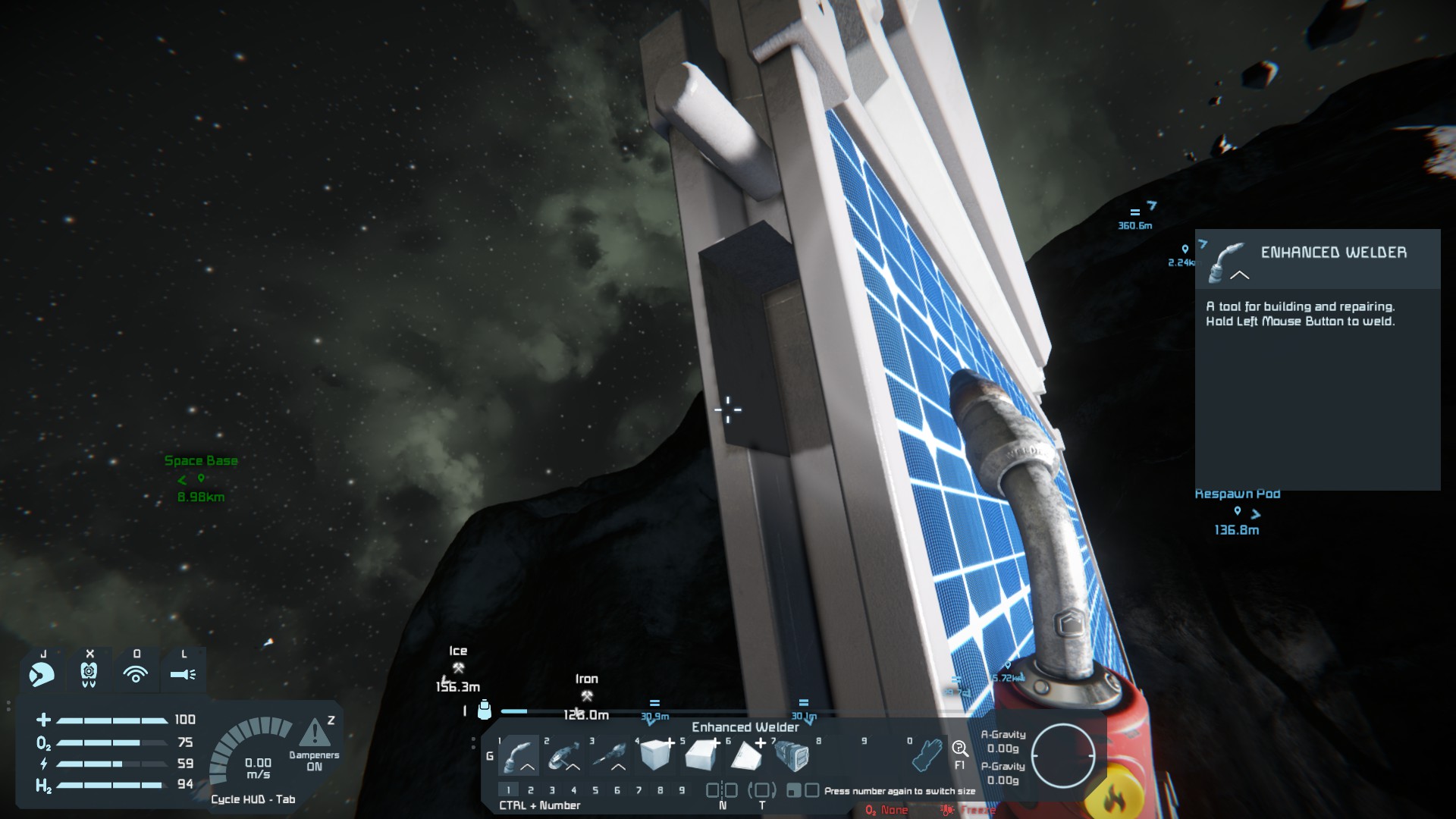Click the Space Base waypoint marker
Viewport: 1456px width, 819px height.
click(201, 479)
